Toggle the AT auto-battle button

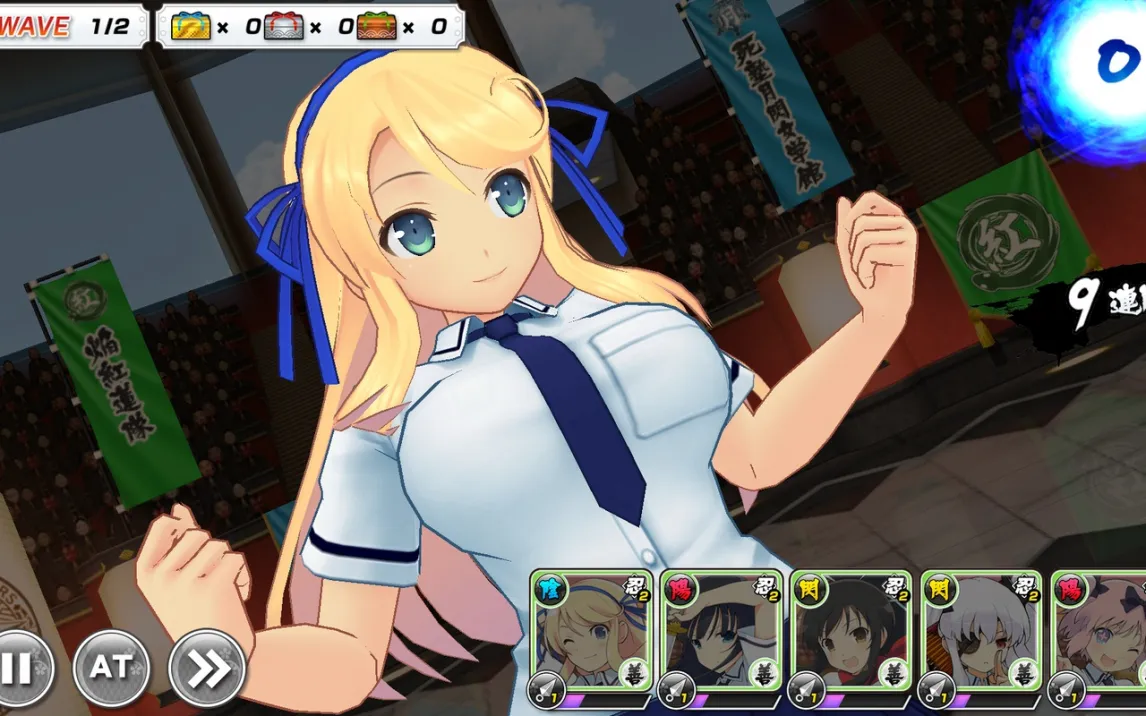111,667
